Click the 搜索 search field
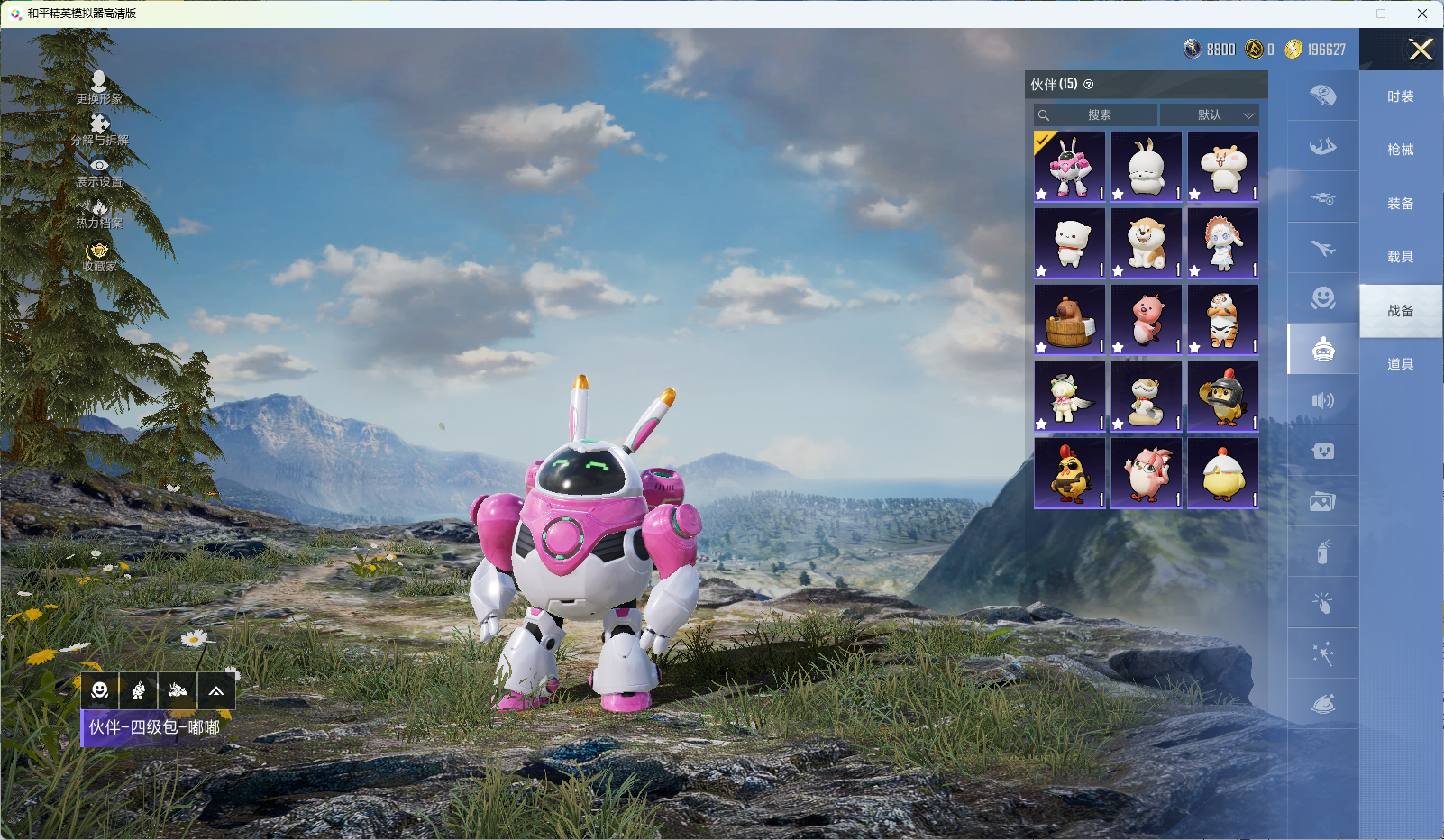This screenshot has height=840, width=1444. [x=1097, y=115]
